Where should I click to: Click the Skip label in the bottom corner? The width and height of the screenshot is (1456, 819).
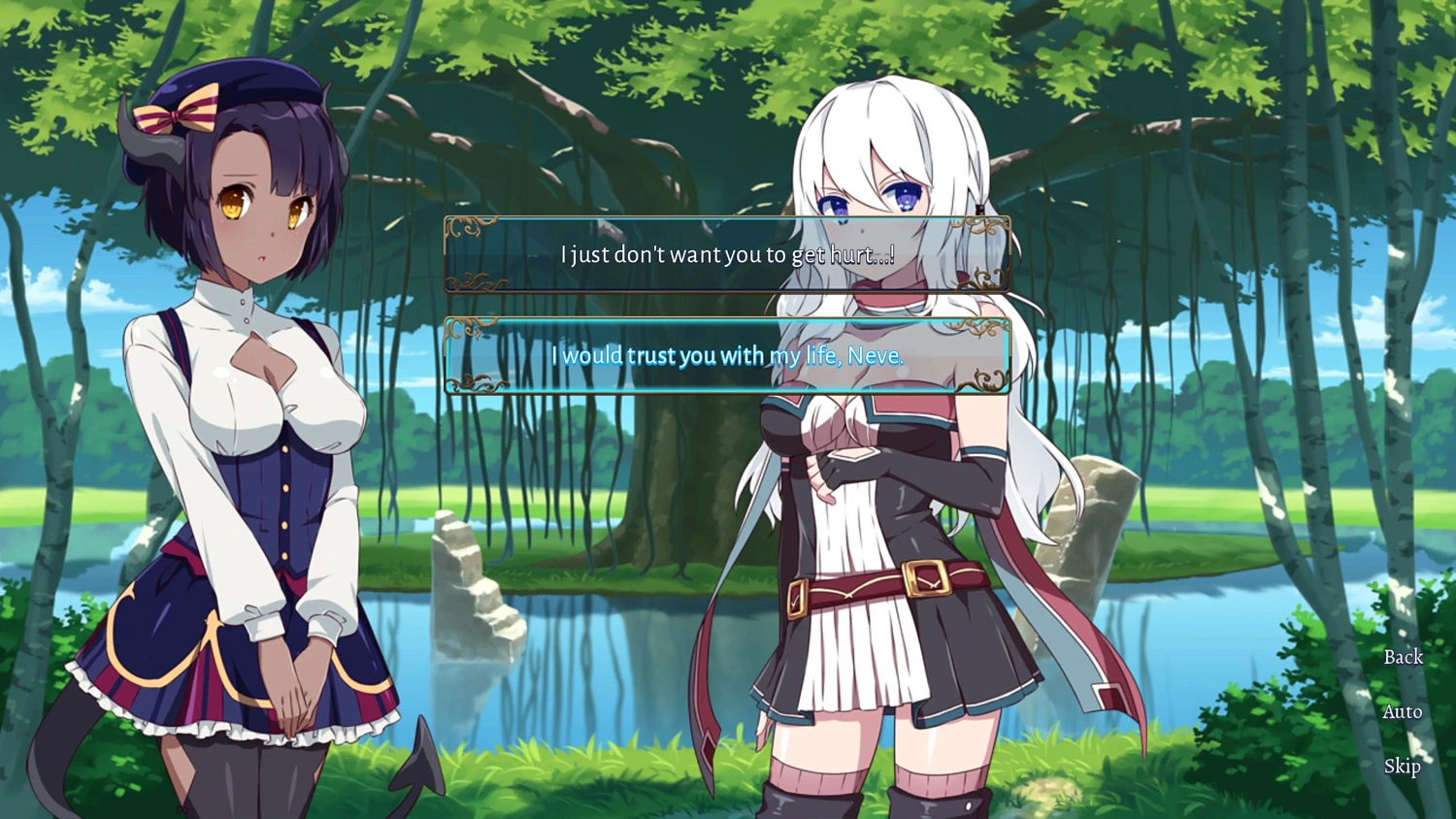[x=1402, y=767]
